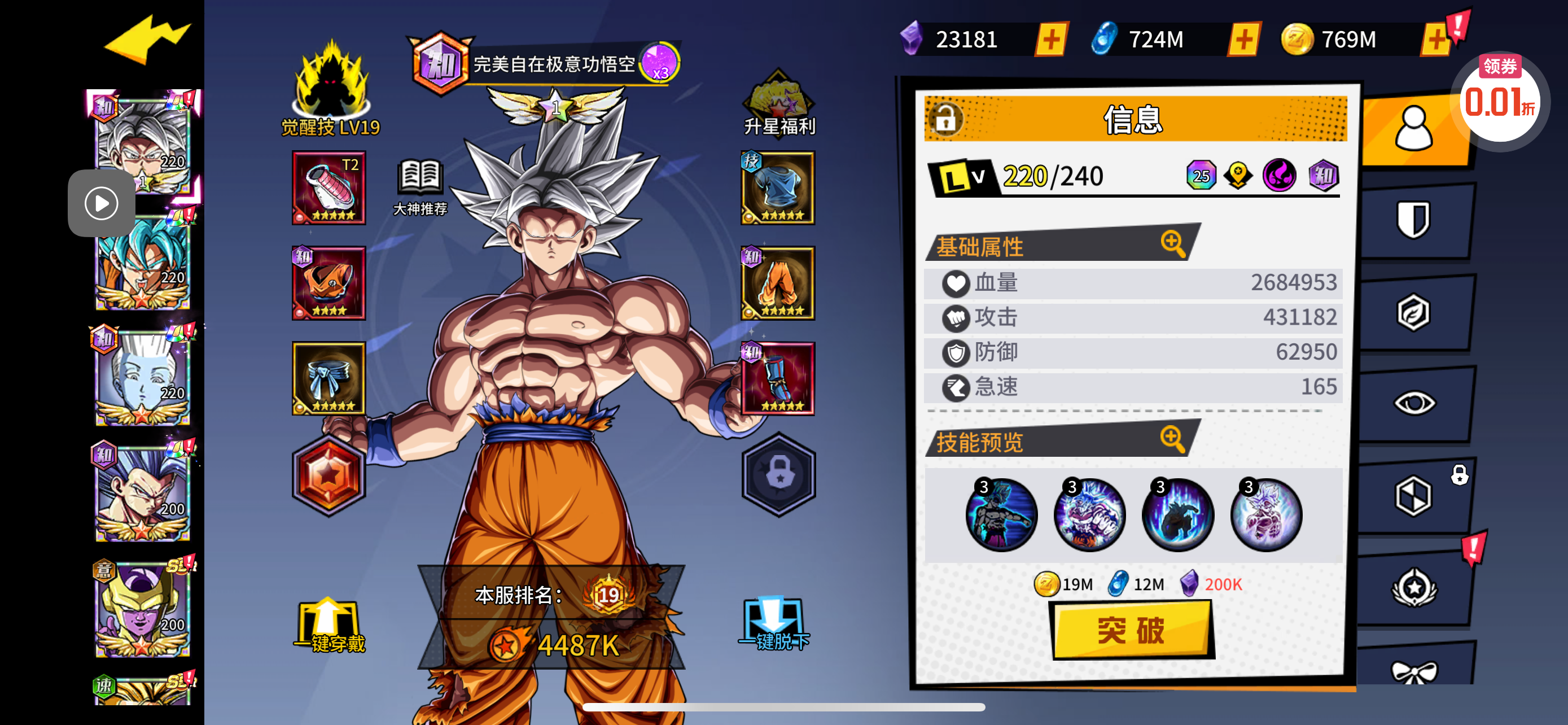Add more gold coins with plus button
1568x725 pixels.
(x=1436, y=40)
